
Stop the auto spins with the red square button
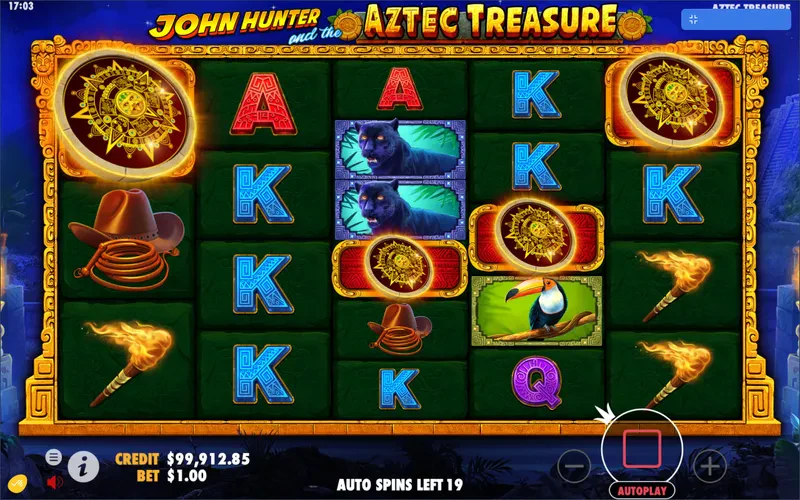pos(641,448)
